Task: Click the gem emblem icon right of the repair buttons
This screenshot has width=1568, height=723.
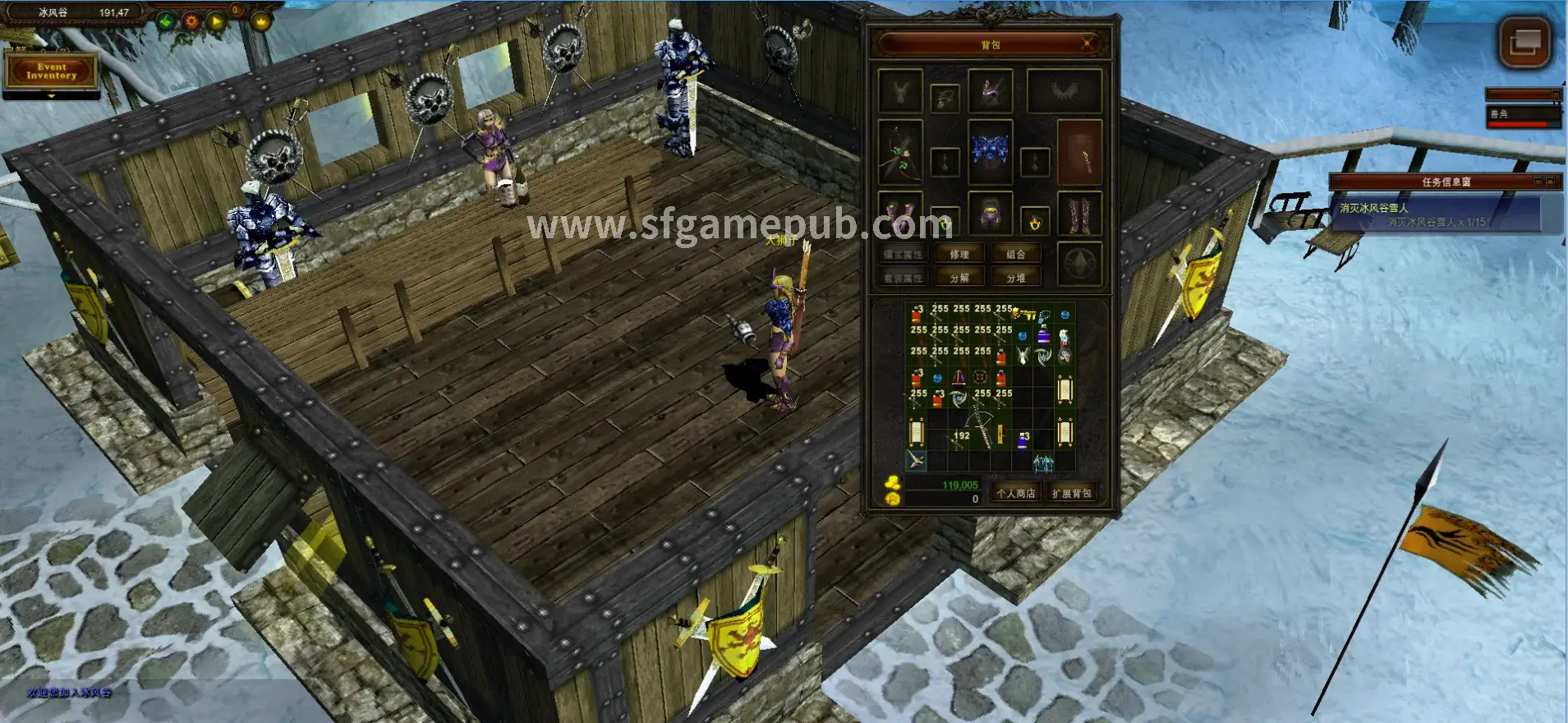Action: (1078, 263)
